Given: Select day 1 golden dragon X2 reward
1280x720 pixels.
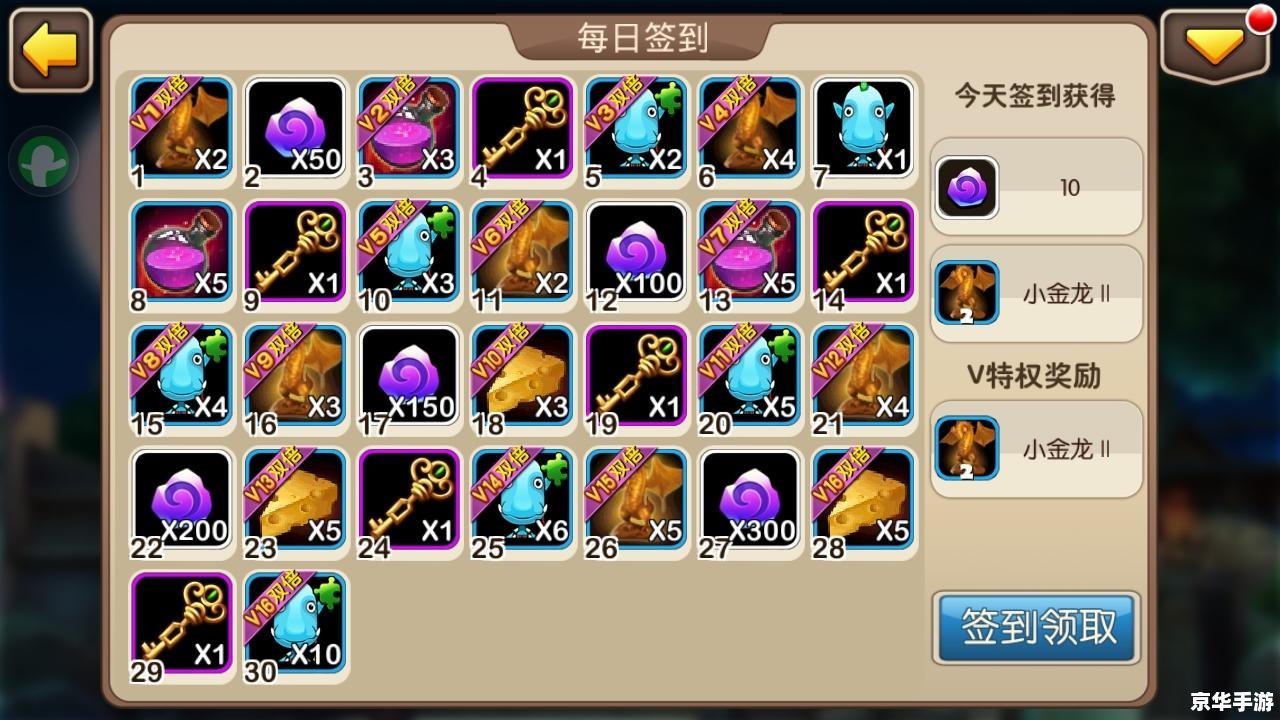Looking at the screenshot, I should (x=182, y=129).
